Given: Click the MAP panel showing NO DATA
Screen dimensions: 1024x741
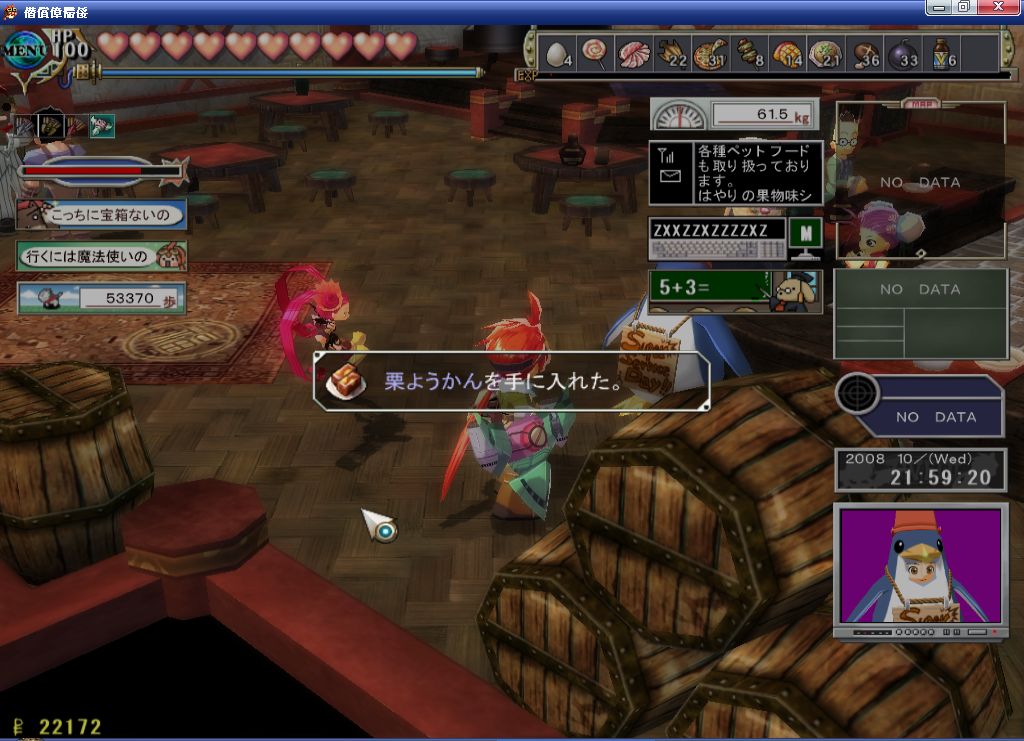Looking at the screenshot, I should pyautogui.click(x=920, y=181).
